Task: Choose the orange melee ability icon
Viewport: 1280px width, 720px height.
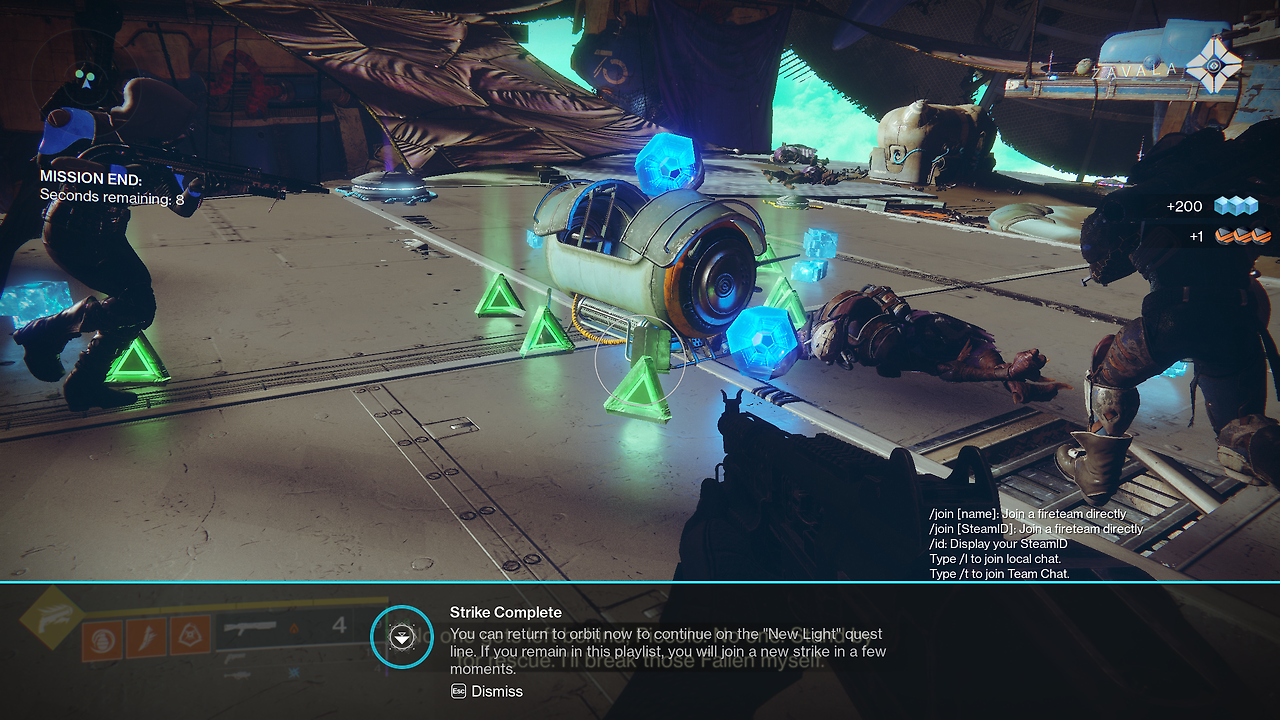Action: 146,637
